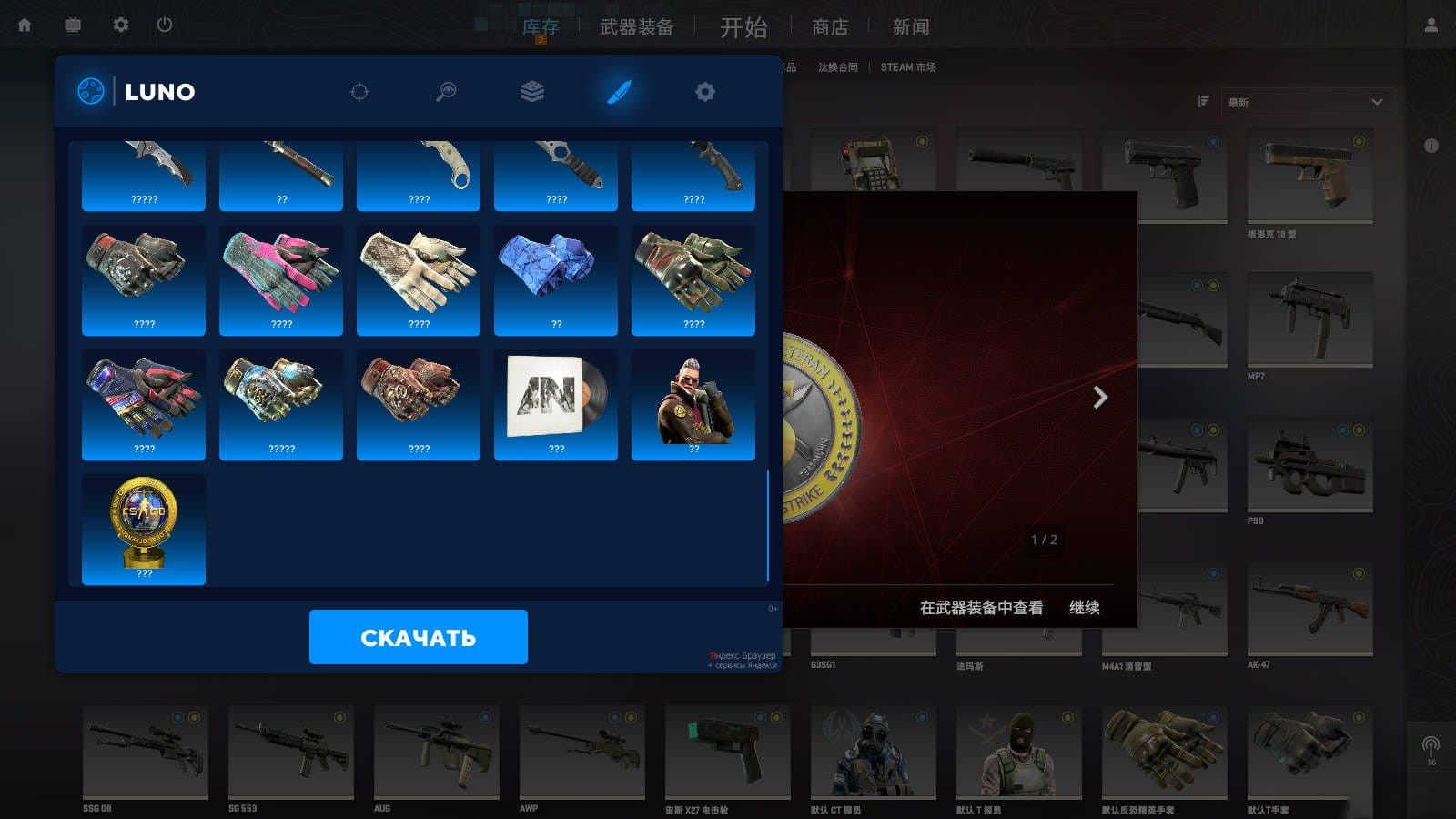Select the knife category icon in LUNO
Screen dimensions: 1456x819
pos(620,92)
